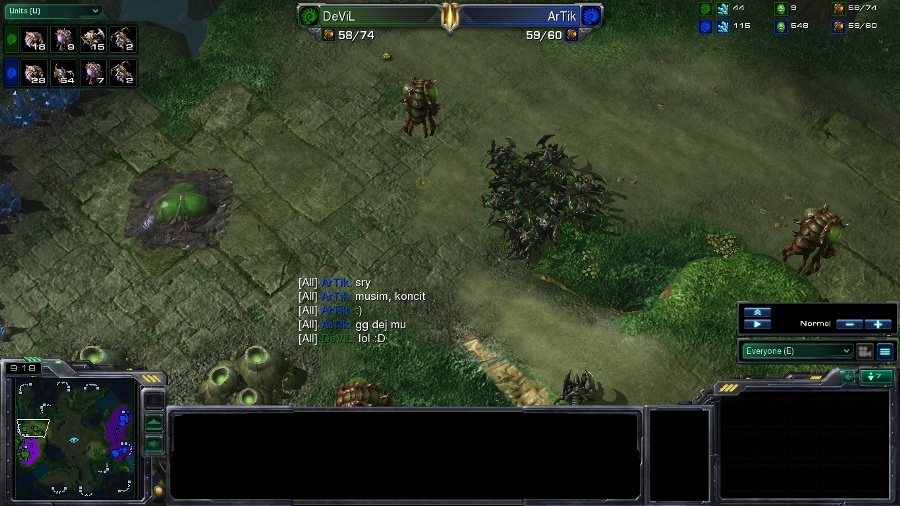Select ArTik's blue player emblem
The height and width of the screenshot is (506, 900).
point(590,15)
